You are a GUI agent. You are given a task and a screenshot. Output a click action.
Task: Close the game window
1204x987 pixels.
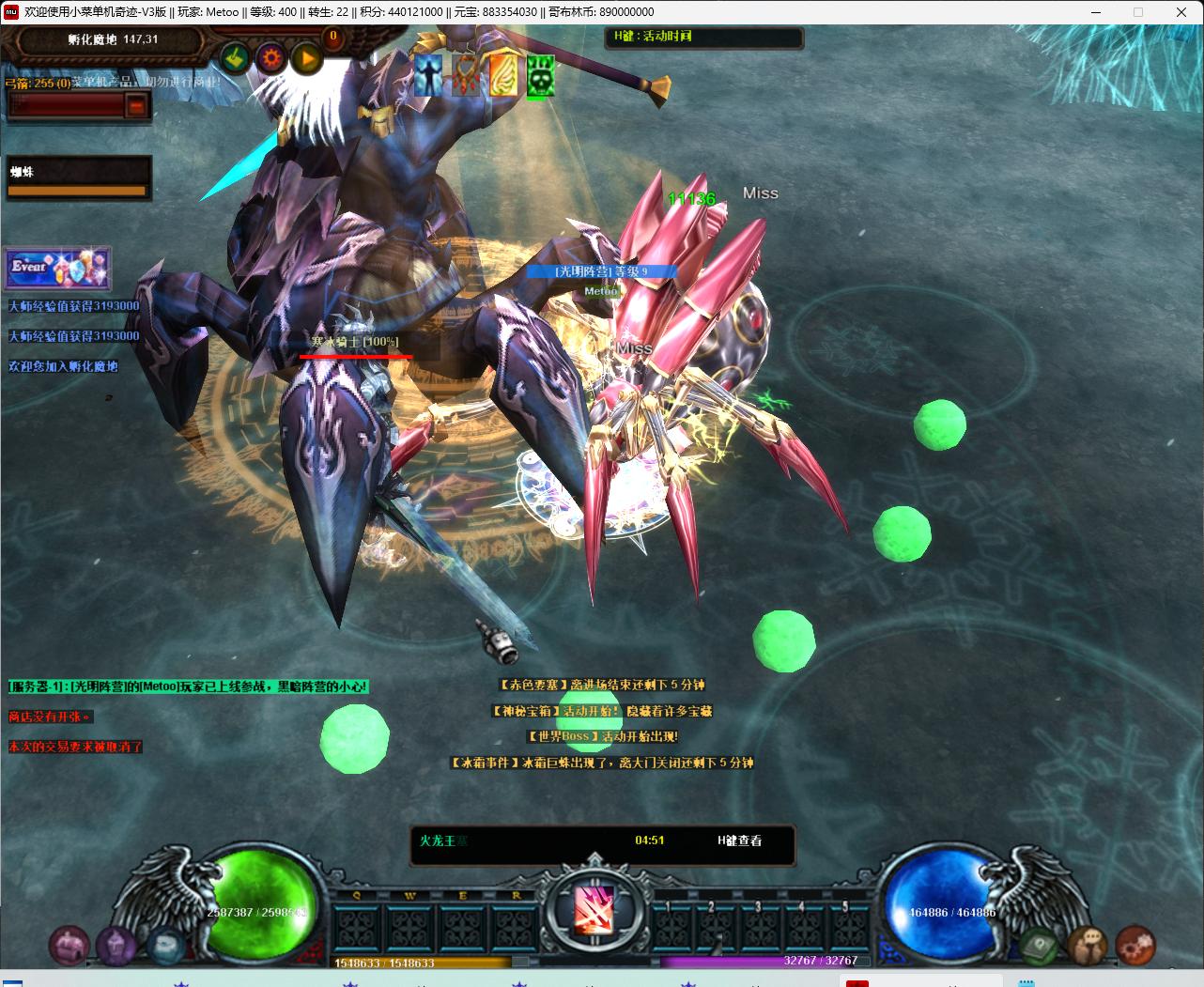(x=1181, y=12)
